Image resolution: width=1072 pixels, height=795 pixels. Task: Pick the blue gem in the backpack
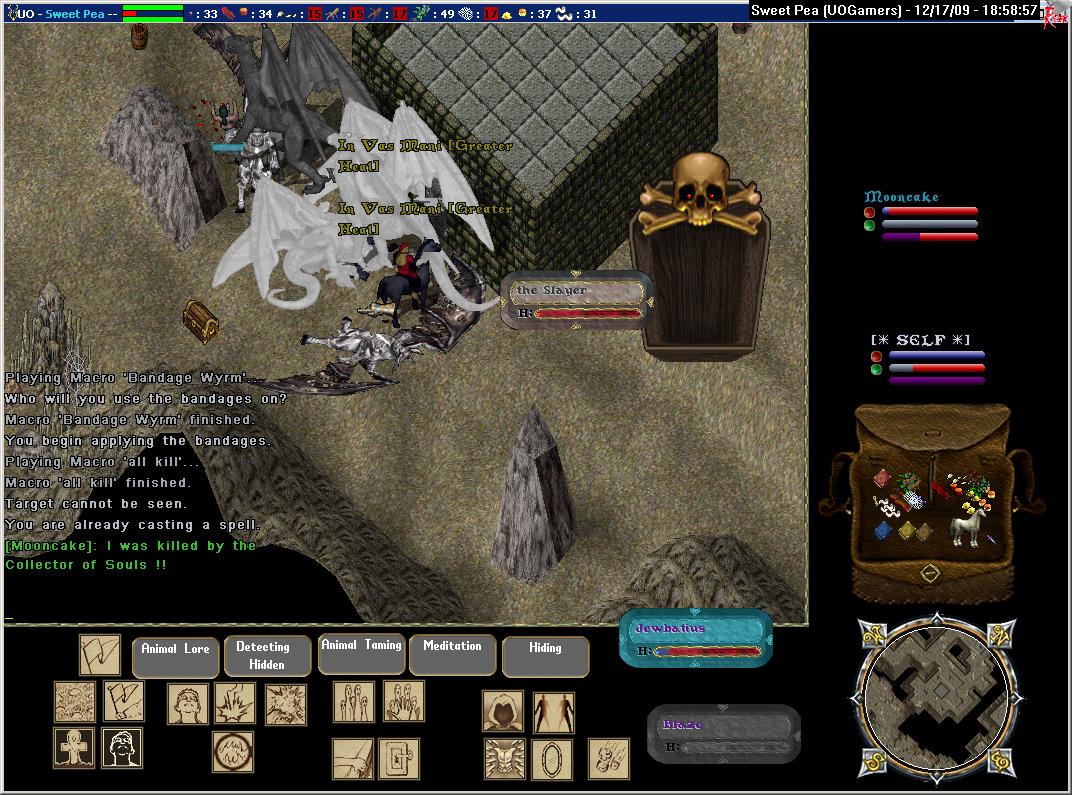point(883,532)
